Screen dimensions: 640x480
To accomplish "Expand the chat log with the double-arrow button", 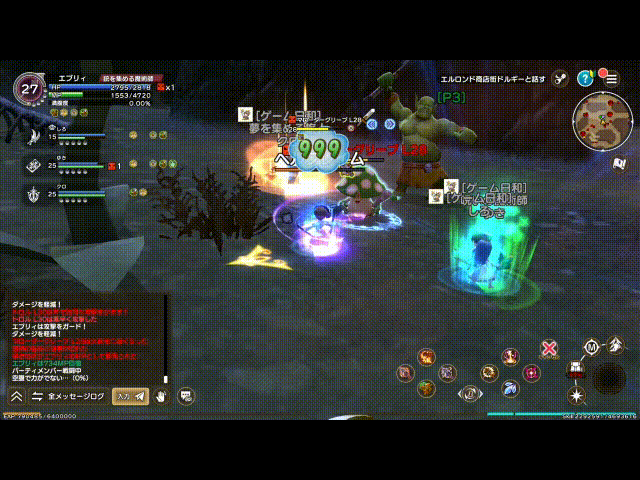I will tap(15, 397).
